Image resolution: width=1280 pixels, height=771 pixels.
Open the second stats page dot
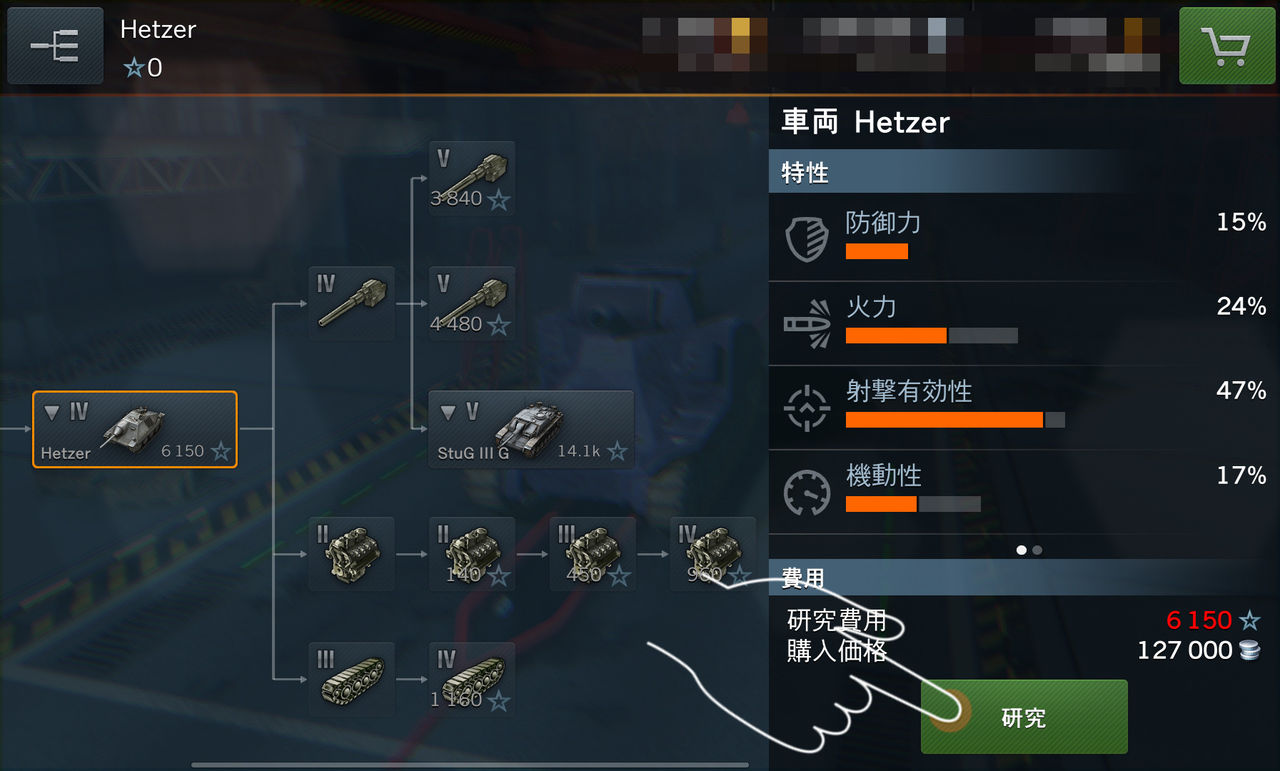pyautogui.click(x=1035, y=549)
